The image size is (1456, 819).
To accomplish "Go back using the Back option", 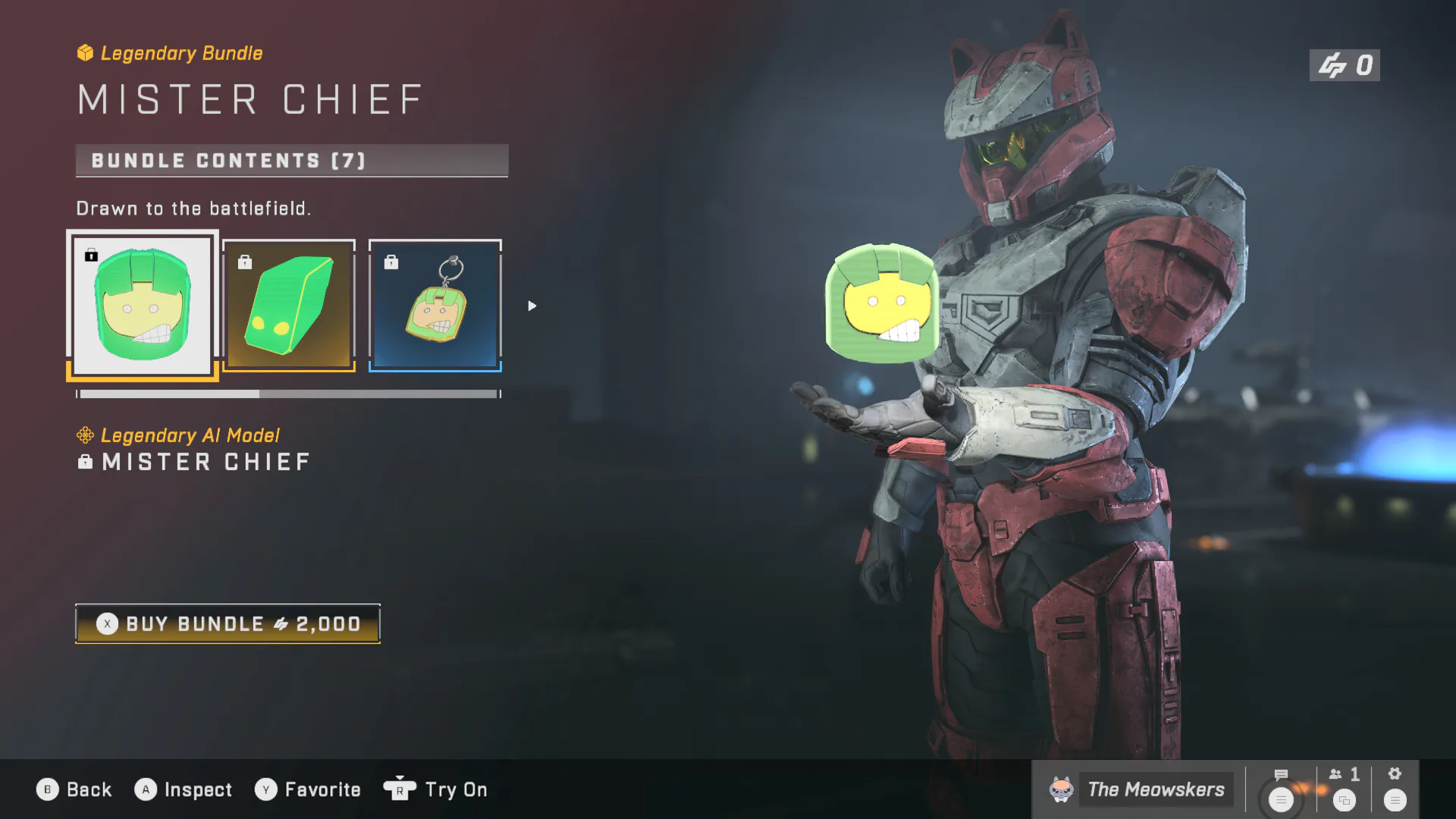I will 74,789.
